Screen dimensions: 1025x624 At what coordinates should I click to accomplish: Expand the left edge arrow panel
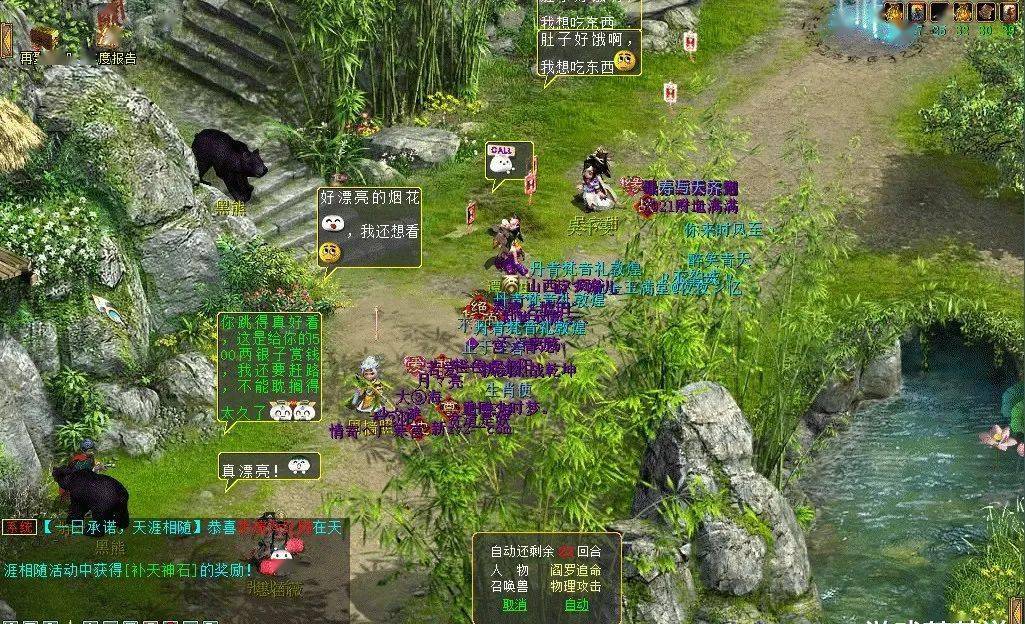[x=5, y=38]
